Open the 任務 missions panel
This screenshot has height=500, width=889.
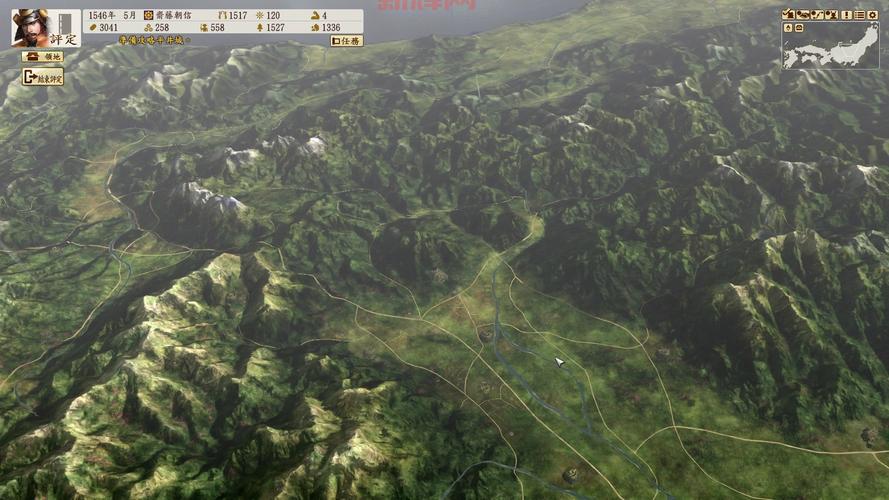pos(348,41)
